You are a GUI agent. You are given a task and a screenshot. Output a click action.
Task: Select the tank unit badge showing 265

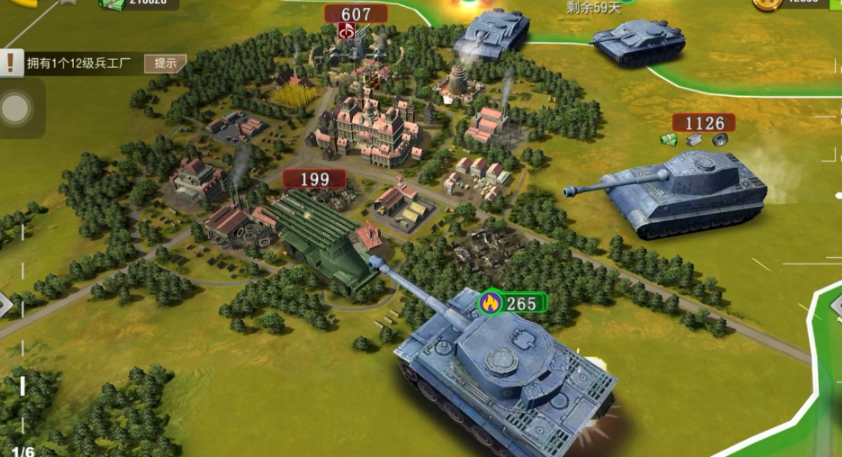[x=512, y=303]
